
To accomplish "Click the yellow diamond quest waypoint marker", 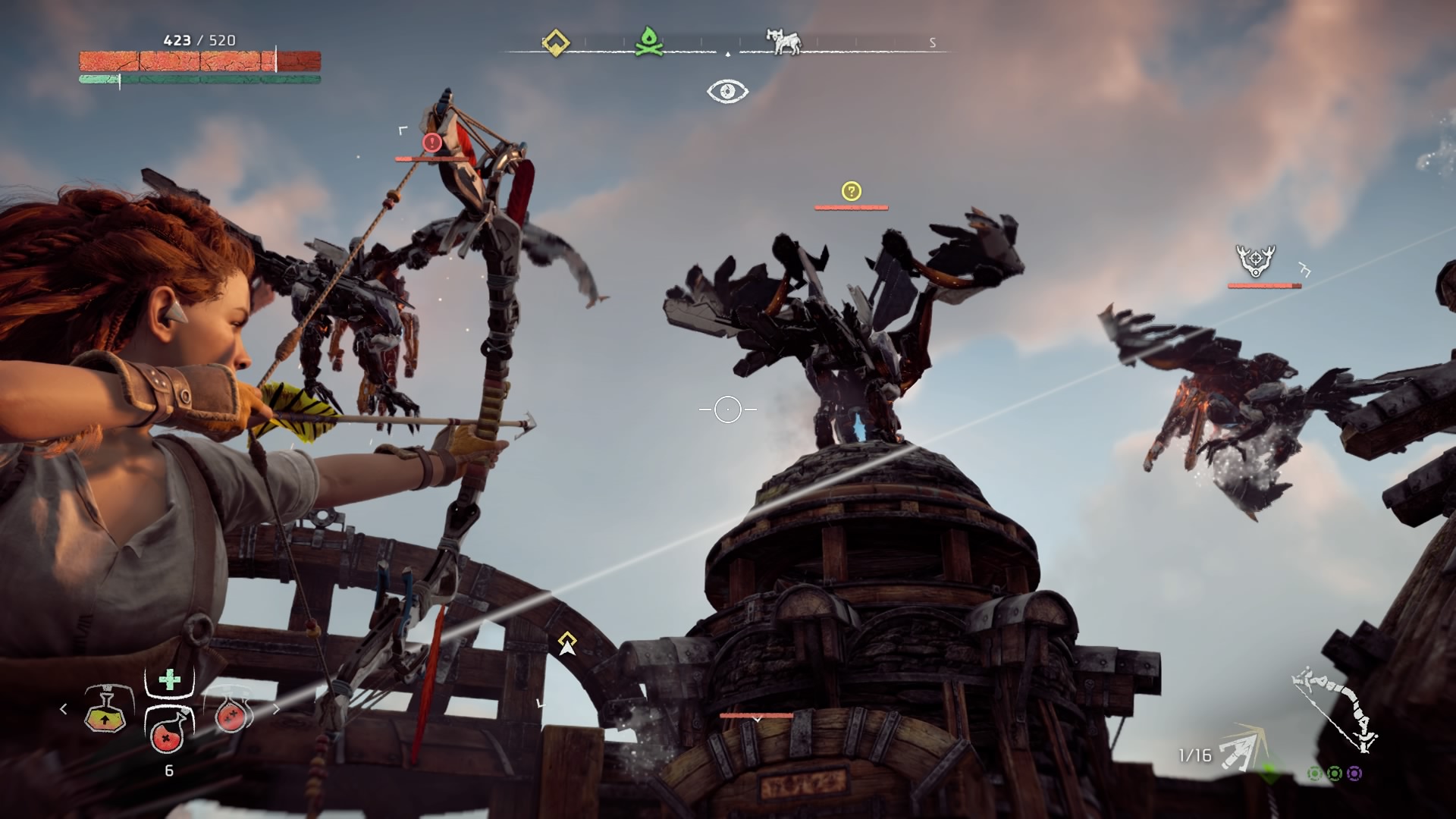I will [566, 643].
